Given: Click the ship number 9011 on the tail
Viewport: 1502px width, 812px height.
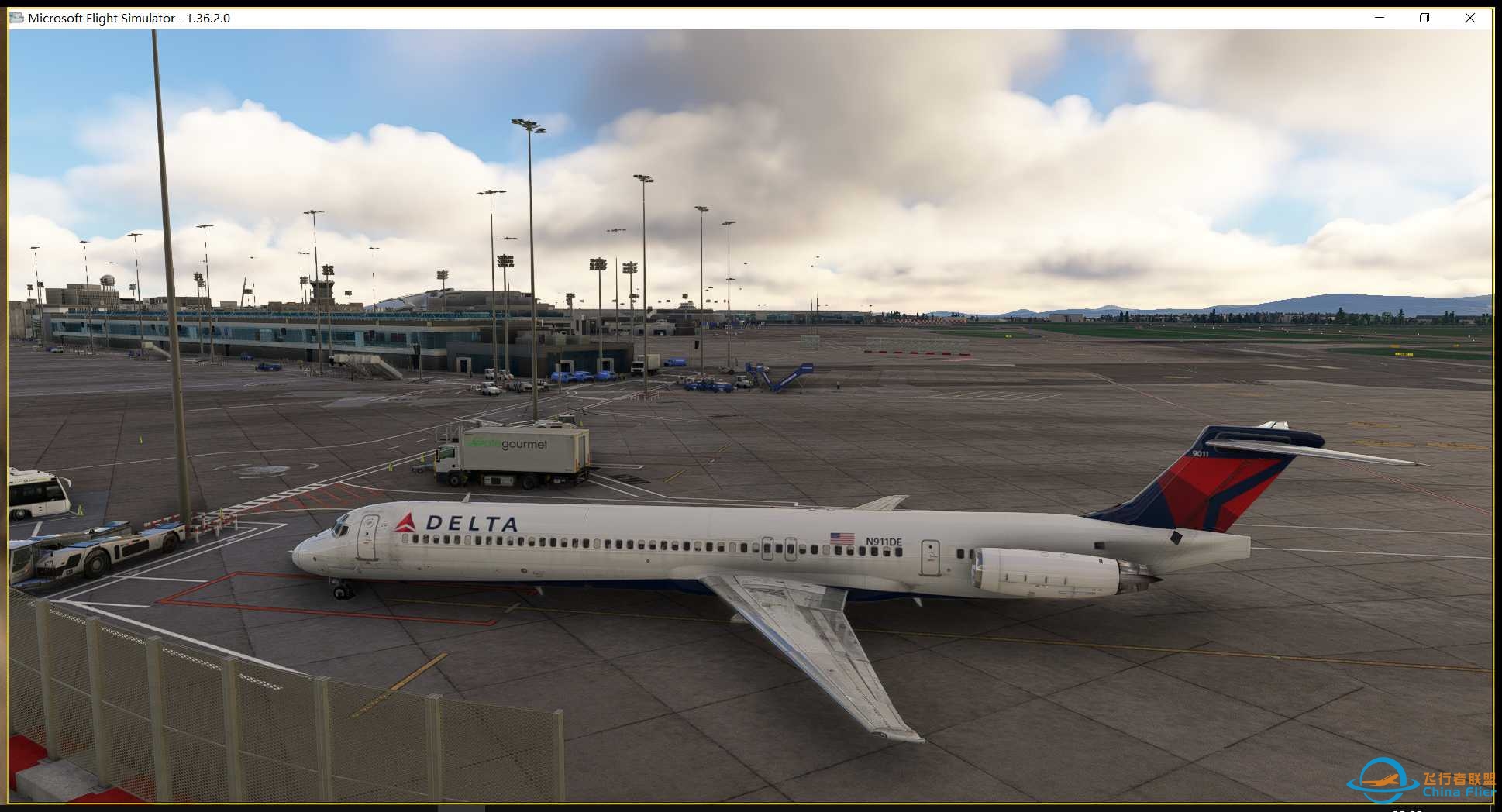Looking at the screenshot, I should click(x=1200, y=453).
